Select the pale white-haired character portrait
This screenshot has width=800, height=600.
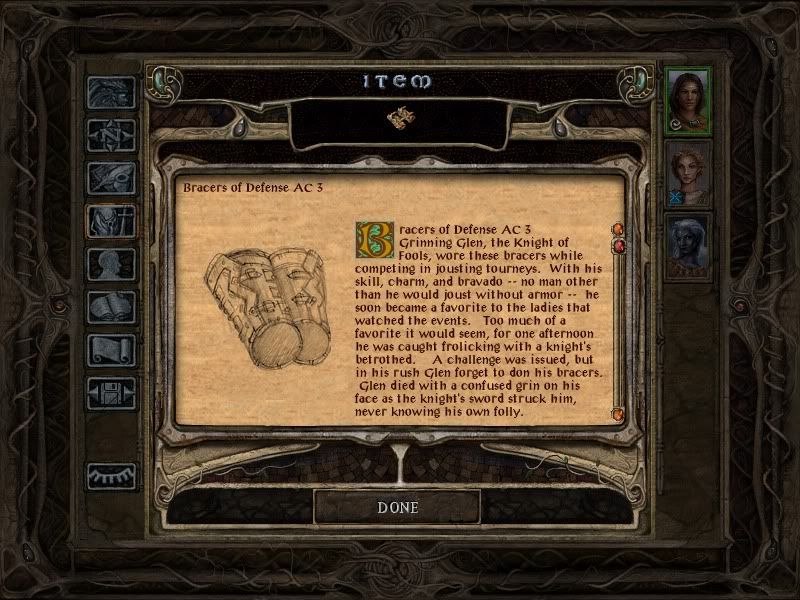click(688, 245)
